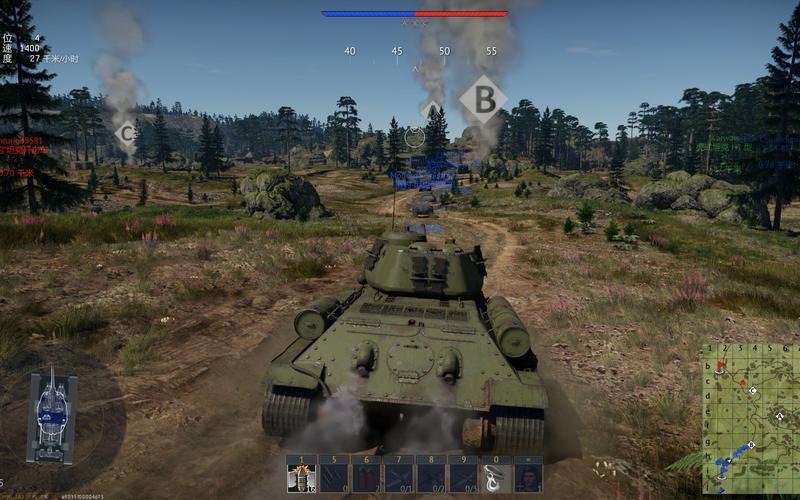Viewport: 800px width, 500px height.
Task: Activate the tow hook in slot 0
Action: [x=494, y=474]
